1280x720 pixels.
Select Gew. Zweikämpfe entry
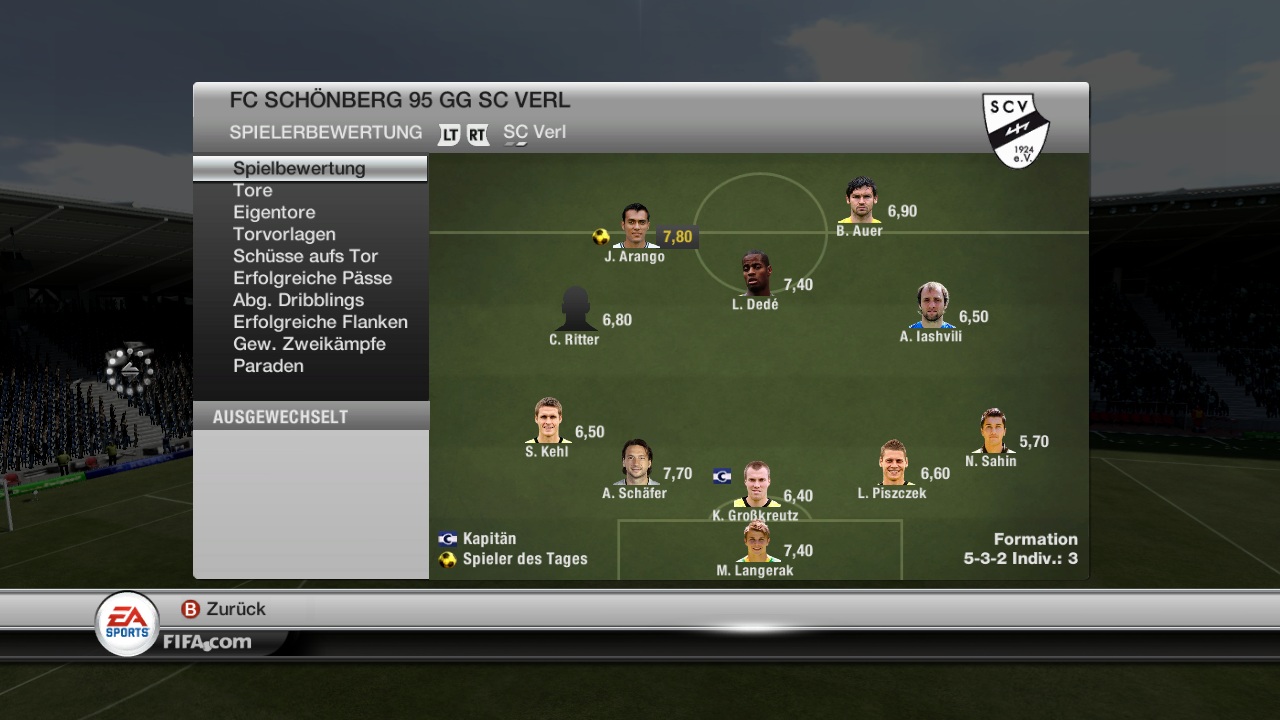click(309, 344)
